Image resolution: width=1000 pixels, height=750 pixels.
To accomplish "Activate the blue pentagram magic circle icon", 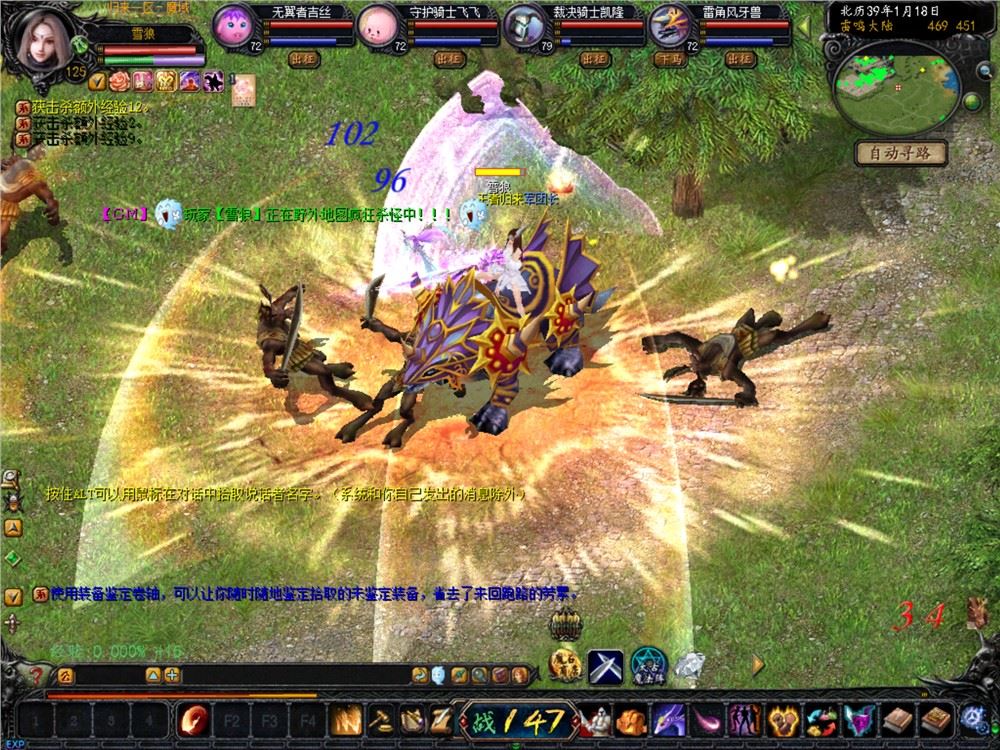I will 648,665.
